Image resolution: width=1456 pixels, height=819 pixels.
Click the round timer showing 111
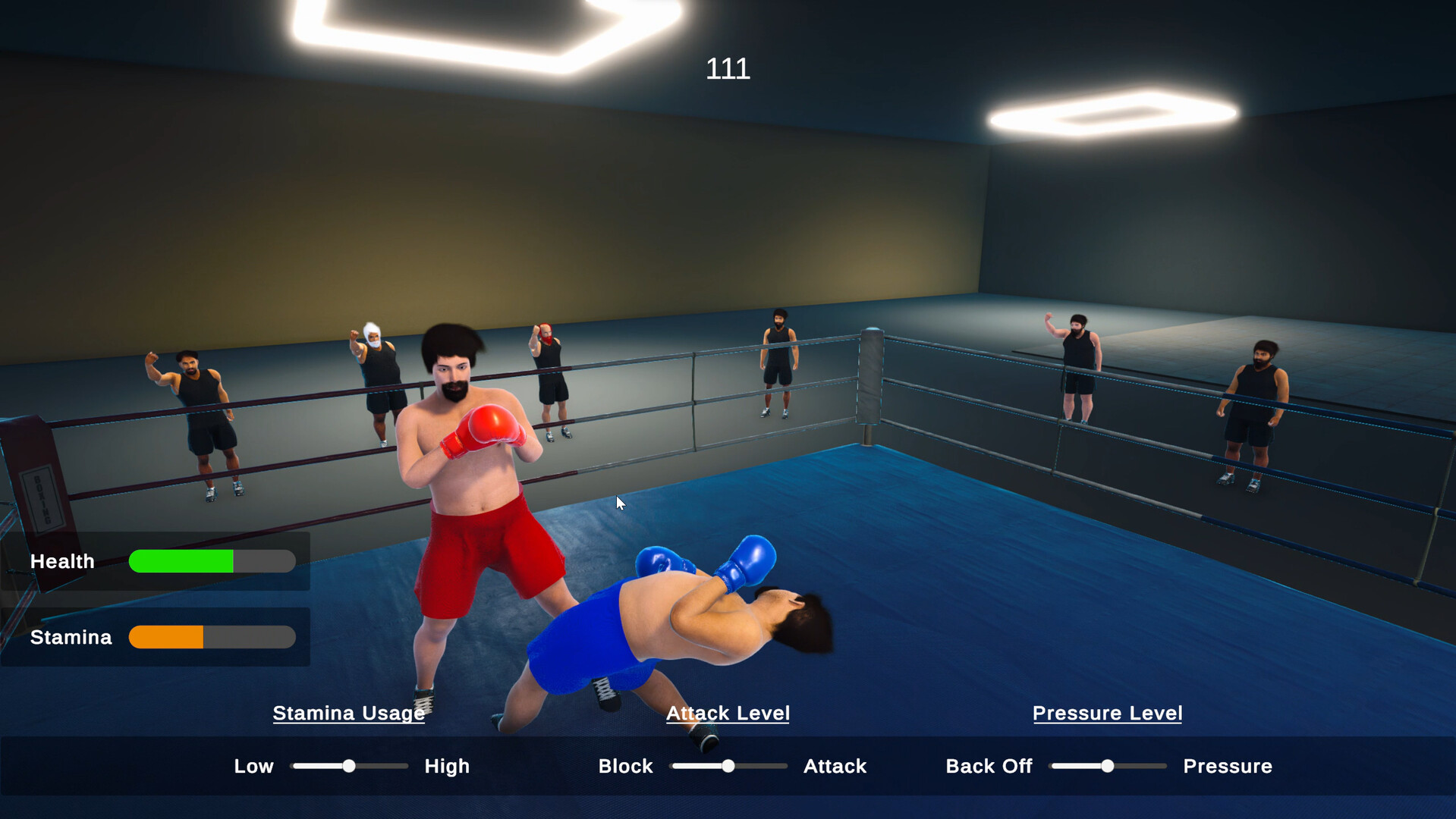coord(727,69)
